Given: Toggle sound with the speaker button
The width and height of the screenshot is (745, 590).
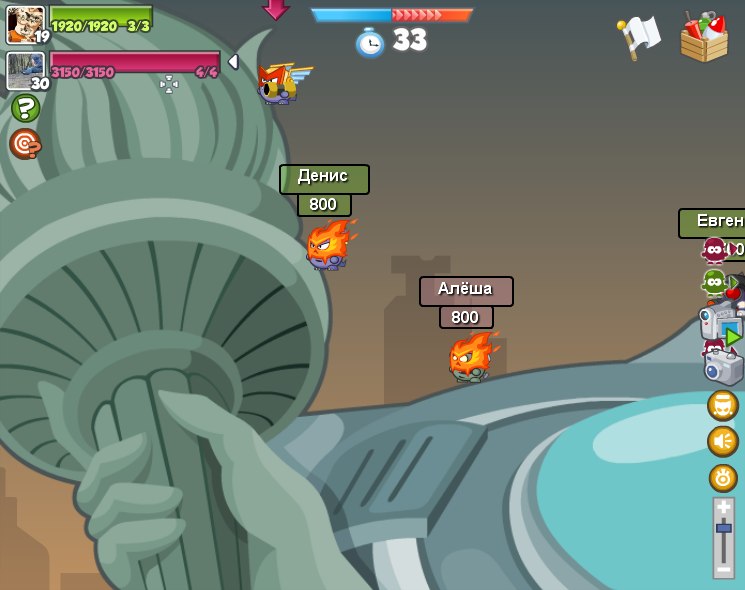Looking at the screenshot, I should [723, 441].
